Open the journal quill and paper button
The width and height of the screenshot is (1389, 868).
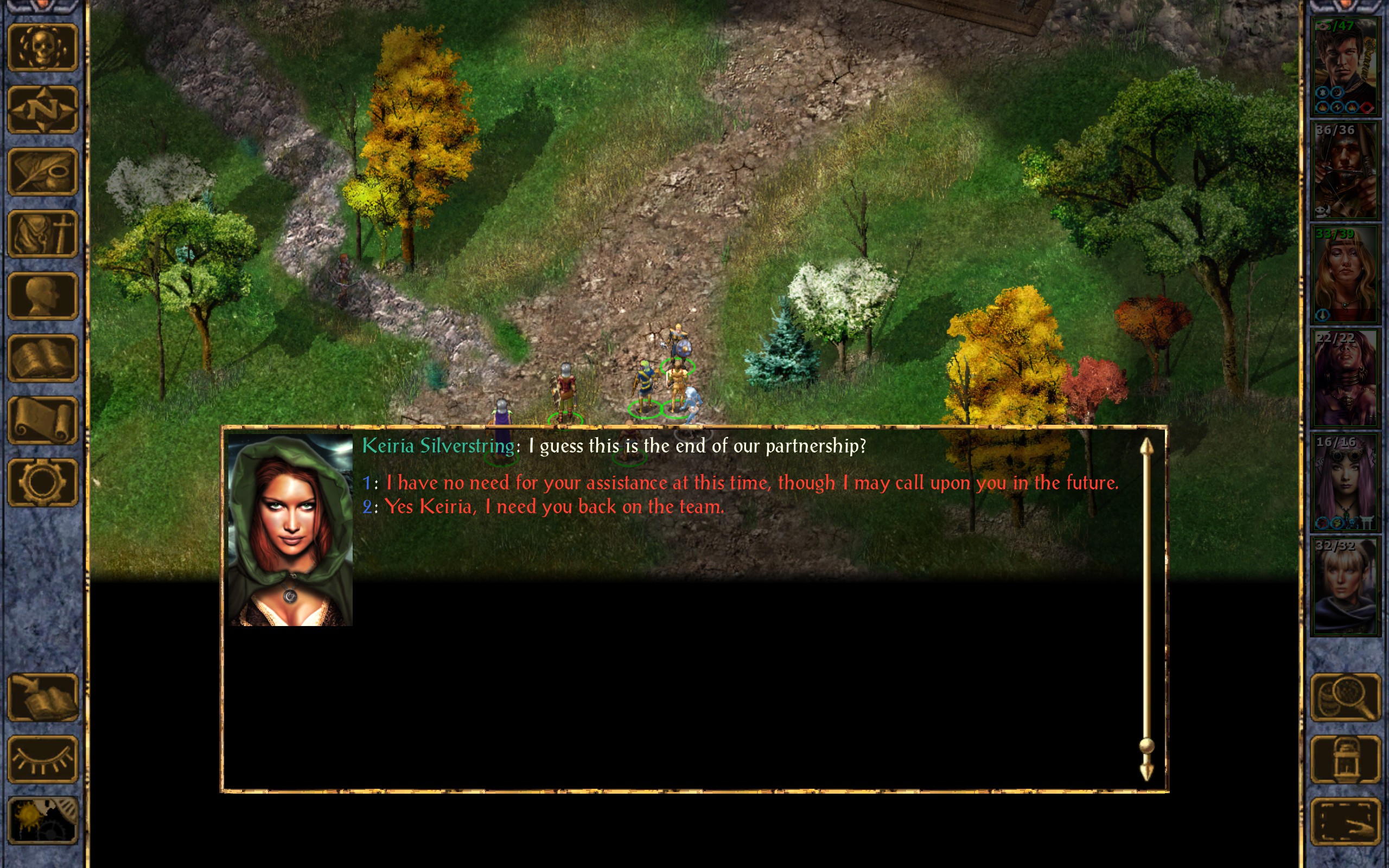(x=42, y=171)
